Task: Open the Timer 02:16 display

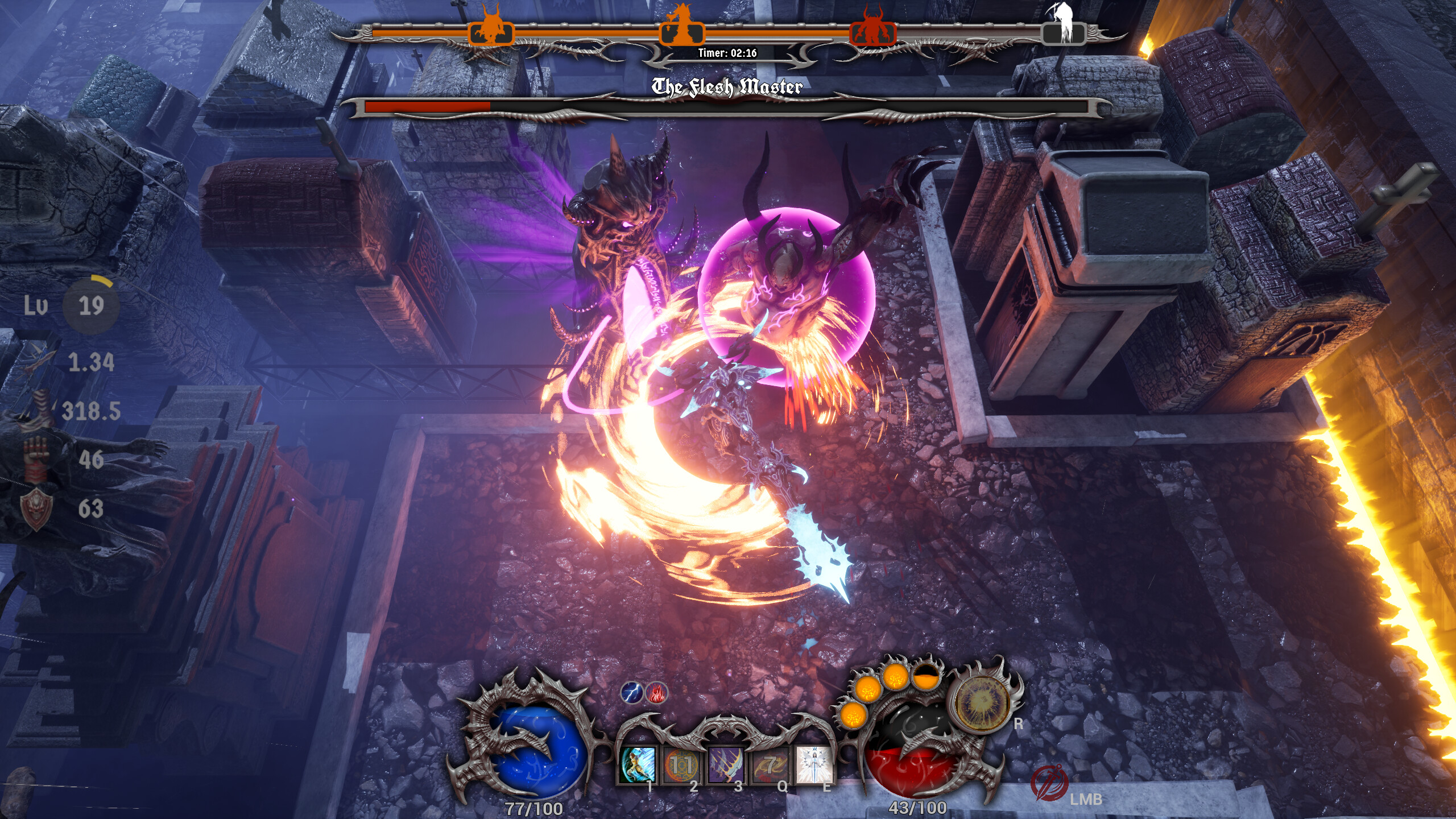Action: click(727, 55)
